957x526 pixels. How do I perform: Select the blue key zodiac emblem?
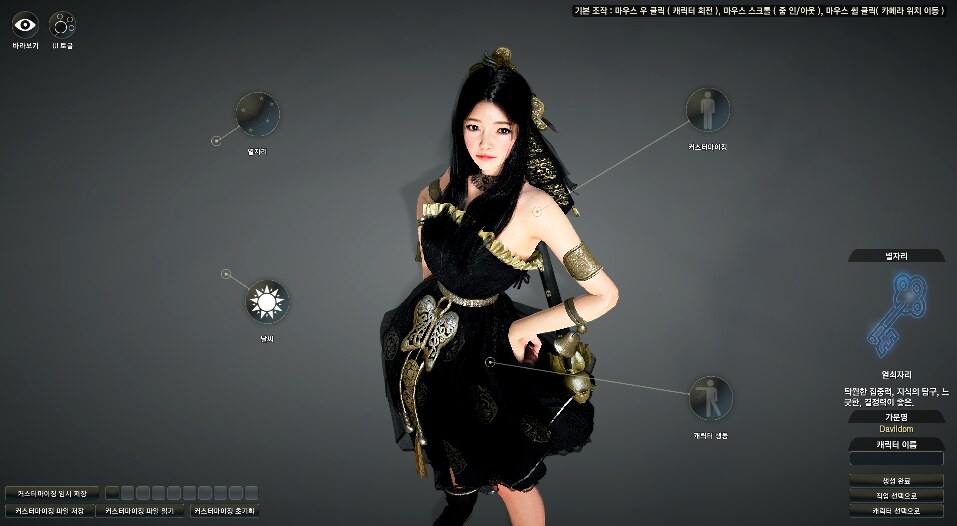[x=896, y=315]
